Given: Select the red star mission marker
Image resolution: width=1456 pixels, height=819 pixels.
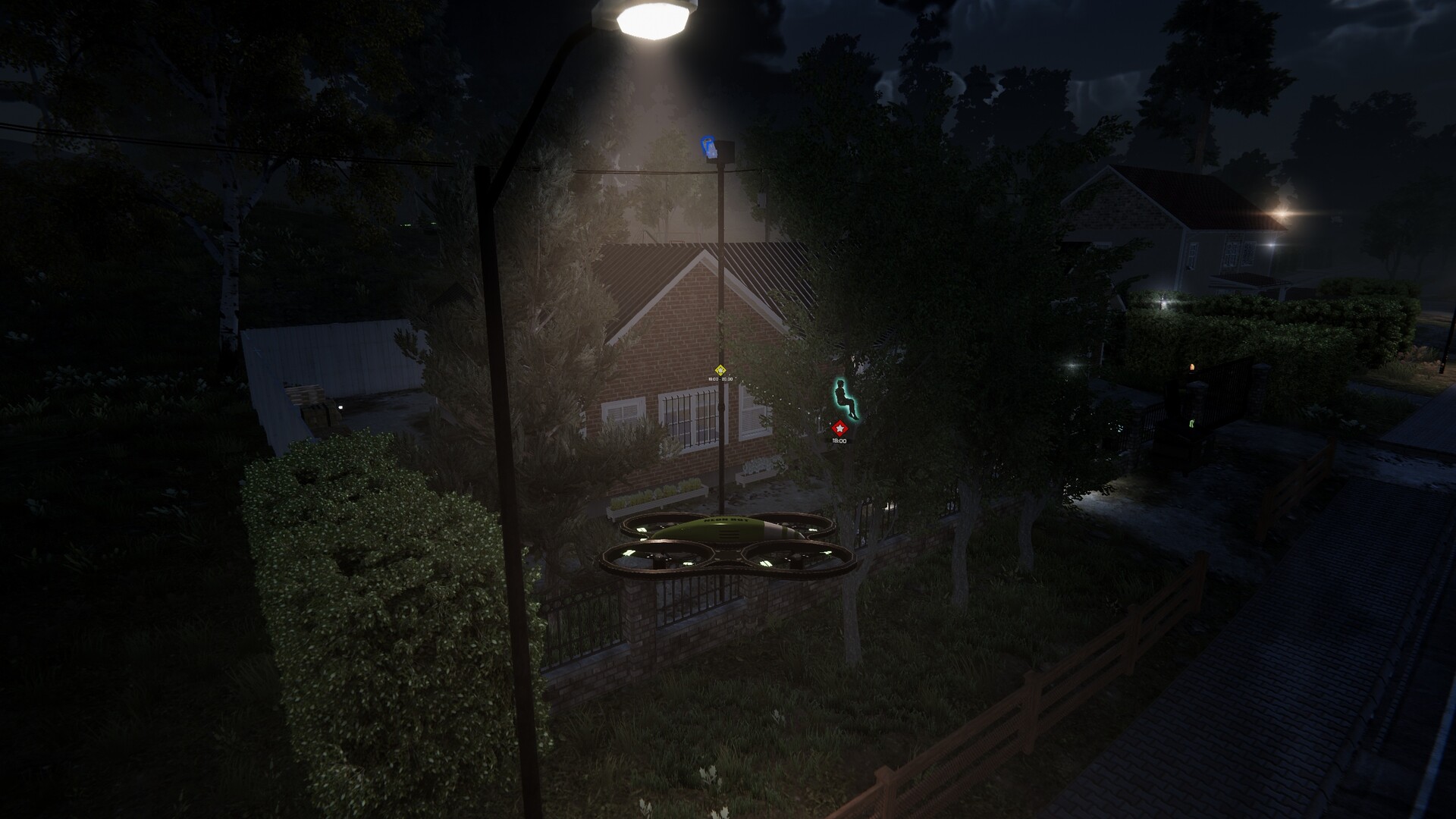Looking at the screenshot, I should click(x=839, y=428).
